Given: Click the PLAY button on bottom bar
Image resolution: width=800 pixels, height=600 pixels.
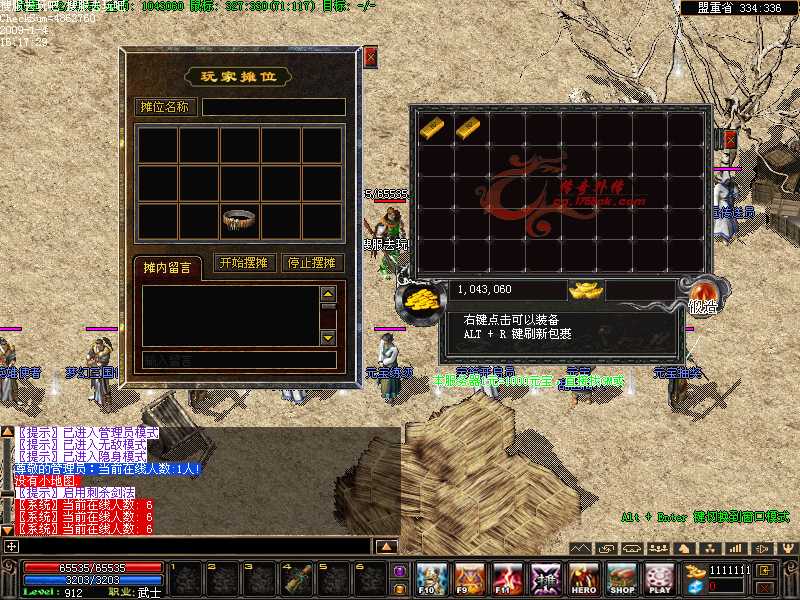Looking at the screenshot, I should point(659,578).
